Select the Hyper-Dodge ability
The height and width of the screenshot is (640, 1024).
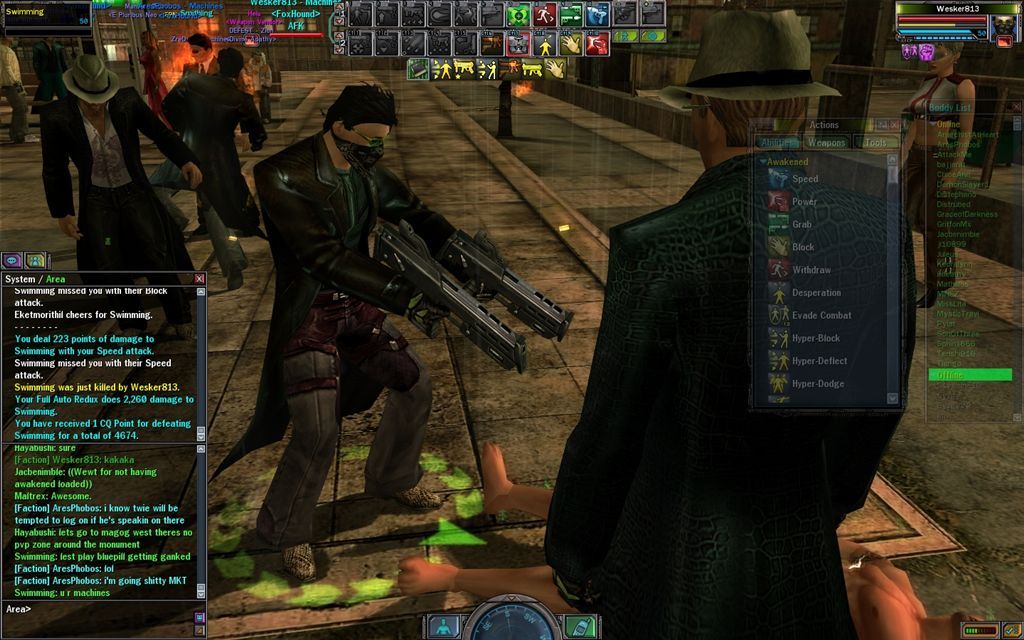(818, 384)
